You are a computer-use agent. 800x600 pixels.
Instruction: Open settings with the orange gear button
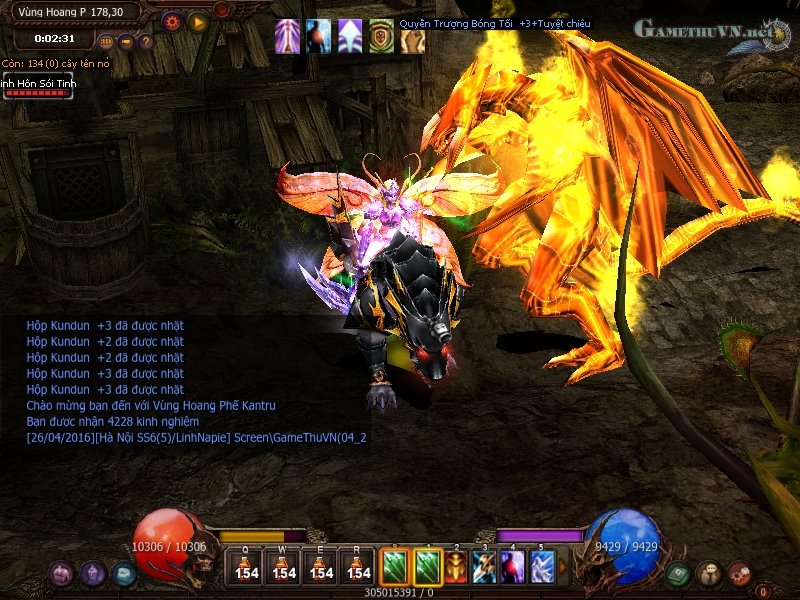pos(172,20)
